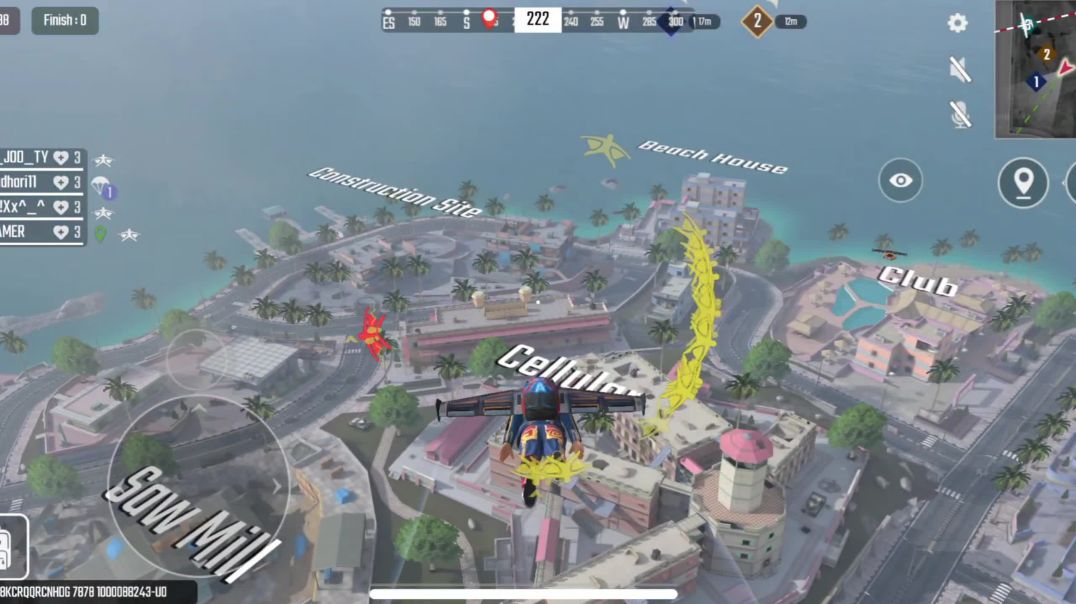The image size is (1076, 604).
Task: Expand the minimap
Action: click(x=1035, y=68)
